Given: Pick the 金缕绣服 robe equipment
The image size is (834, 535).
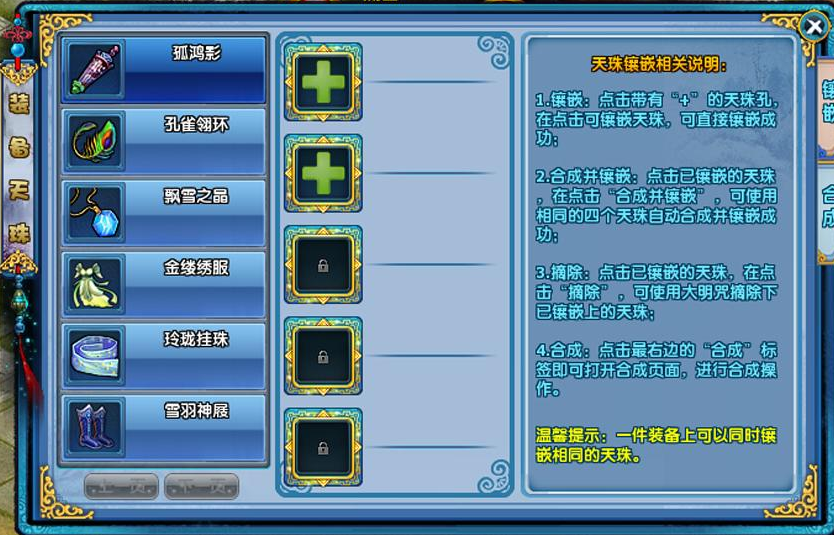Looking at the screenshot, I should 165,284.
